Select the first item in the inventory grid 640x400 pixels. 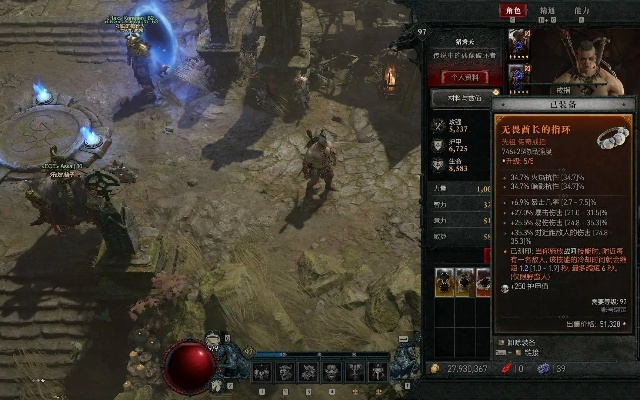pos(443,283)
